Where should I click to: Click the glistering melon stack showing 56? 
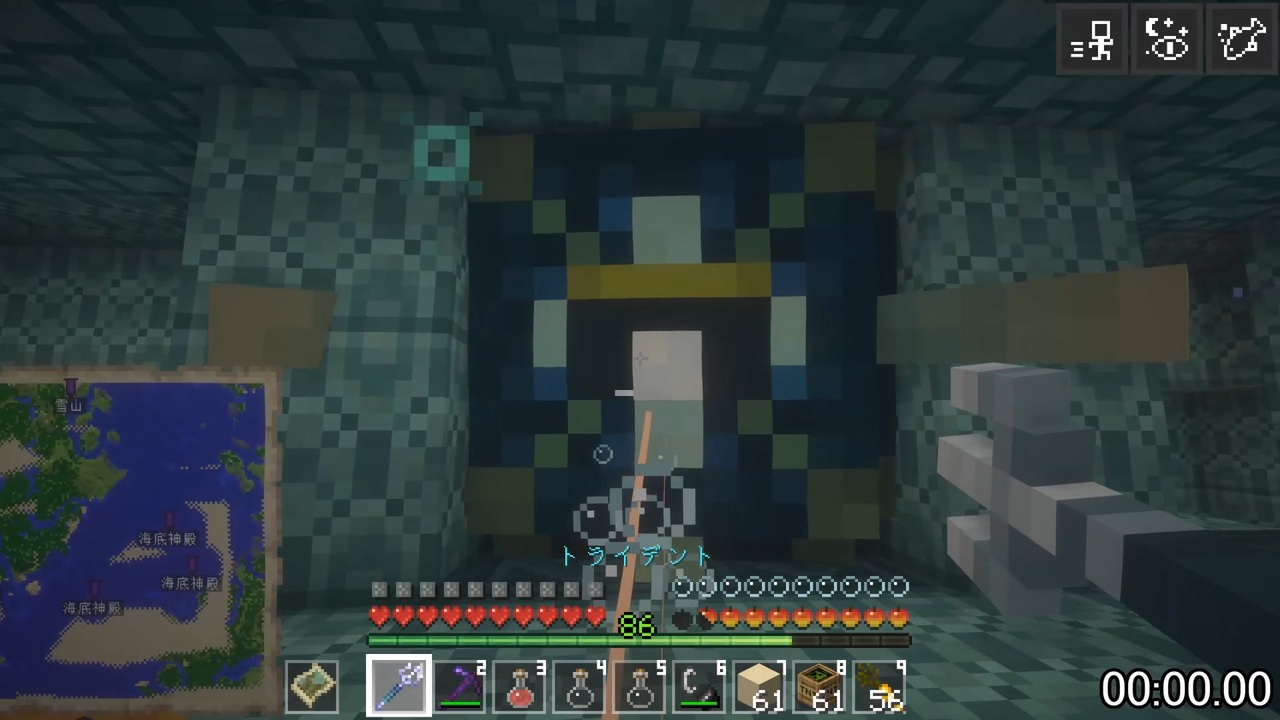coord(878,684)
